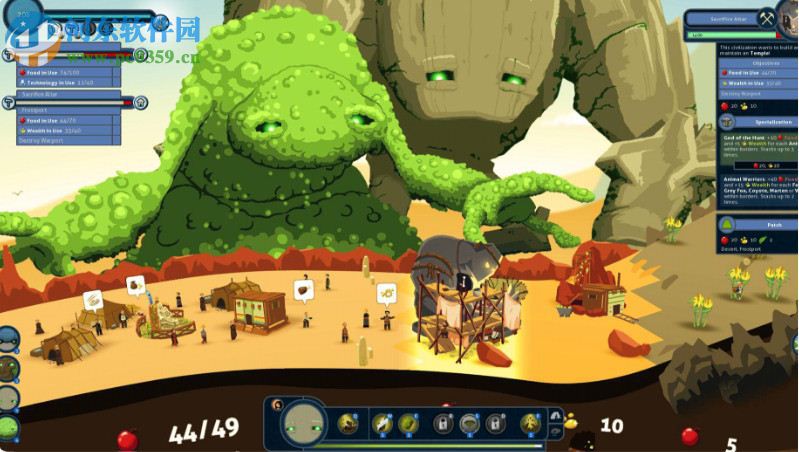
Task: Use the green leaf ability icon
Action: tap(408, 424)
